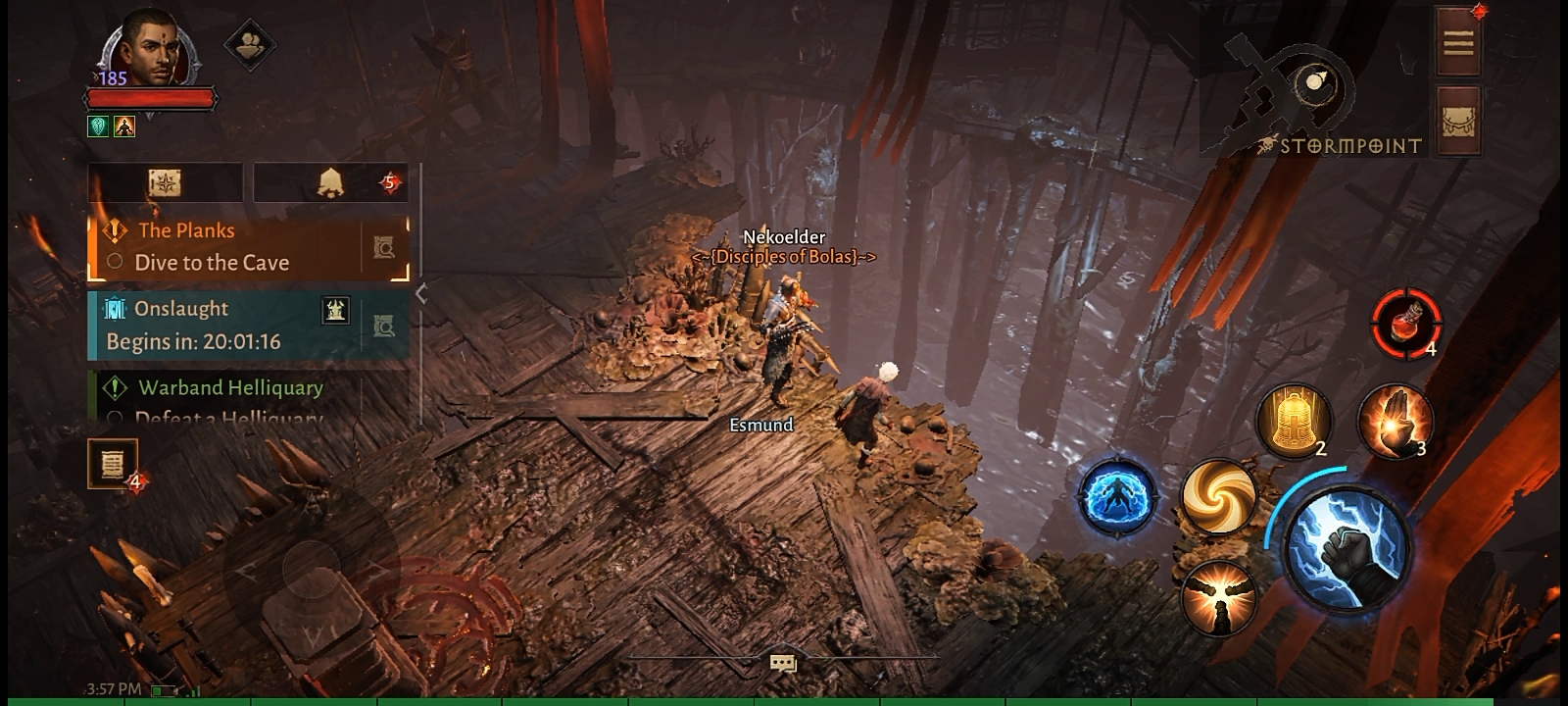
Task: Open the party members icon
Action: pyautogui.click(x=249, y=44)
